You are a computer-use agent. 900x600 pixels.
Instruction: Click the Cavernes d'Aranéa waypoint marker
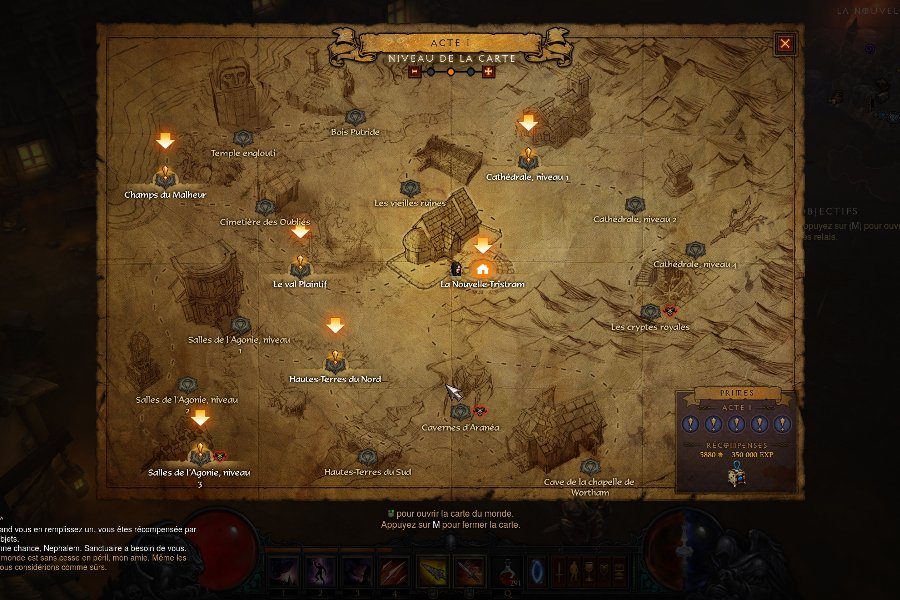pos(460,411)
